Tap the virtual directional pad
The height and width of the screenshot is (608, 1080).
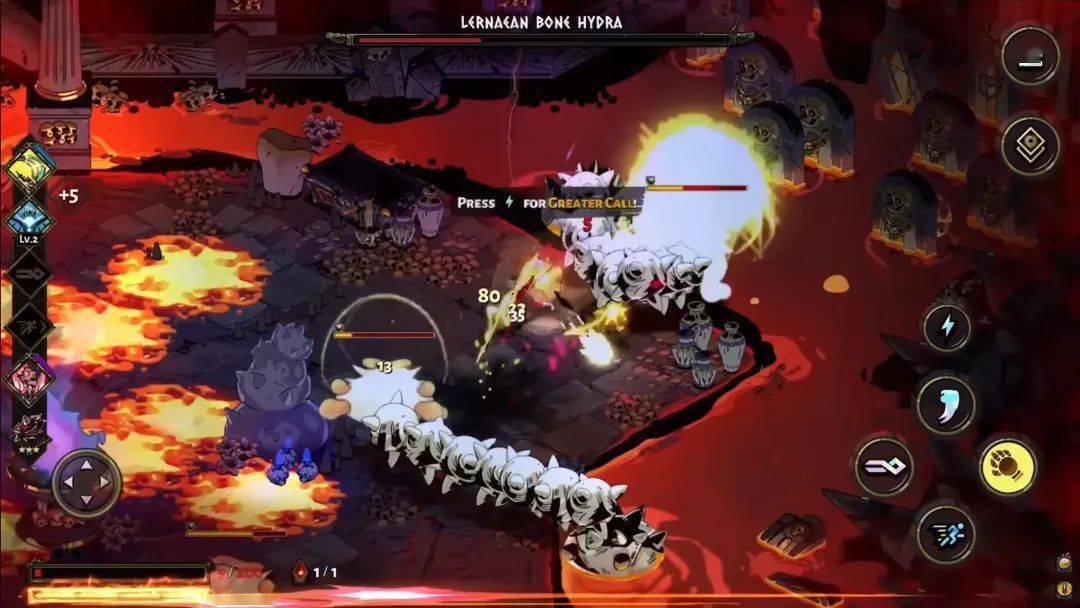pos(87,483)
